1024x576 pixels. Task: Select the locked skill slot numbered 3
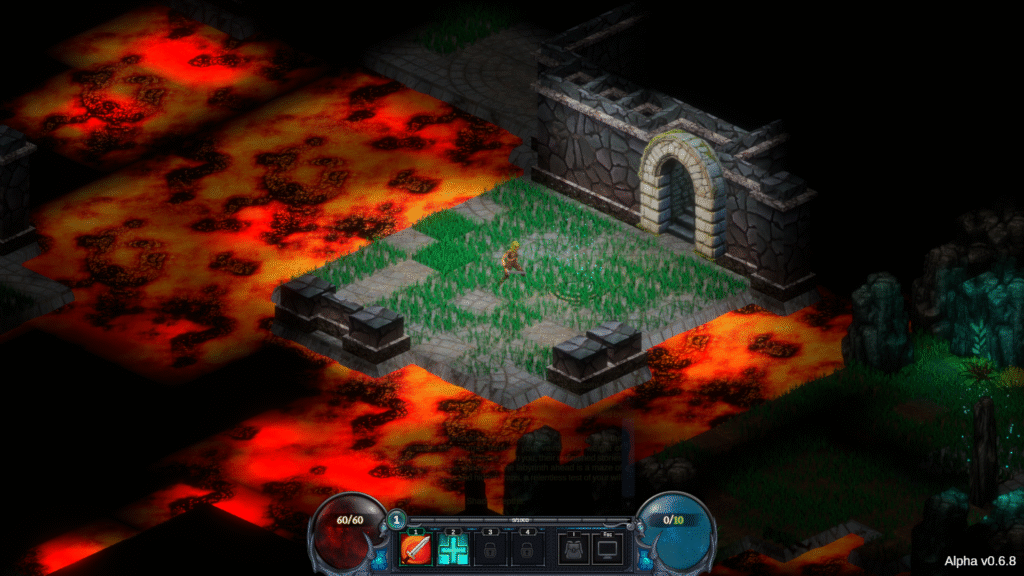tap(489, 549)
